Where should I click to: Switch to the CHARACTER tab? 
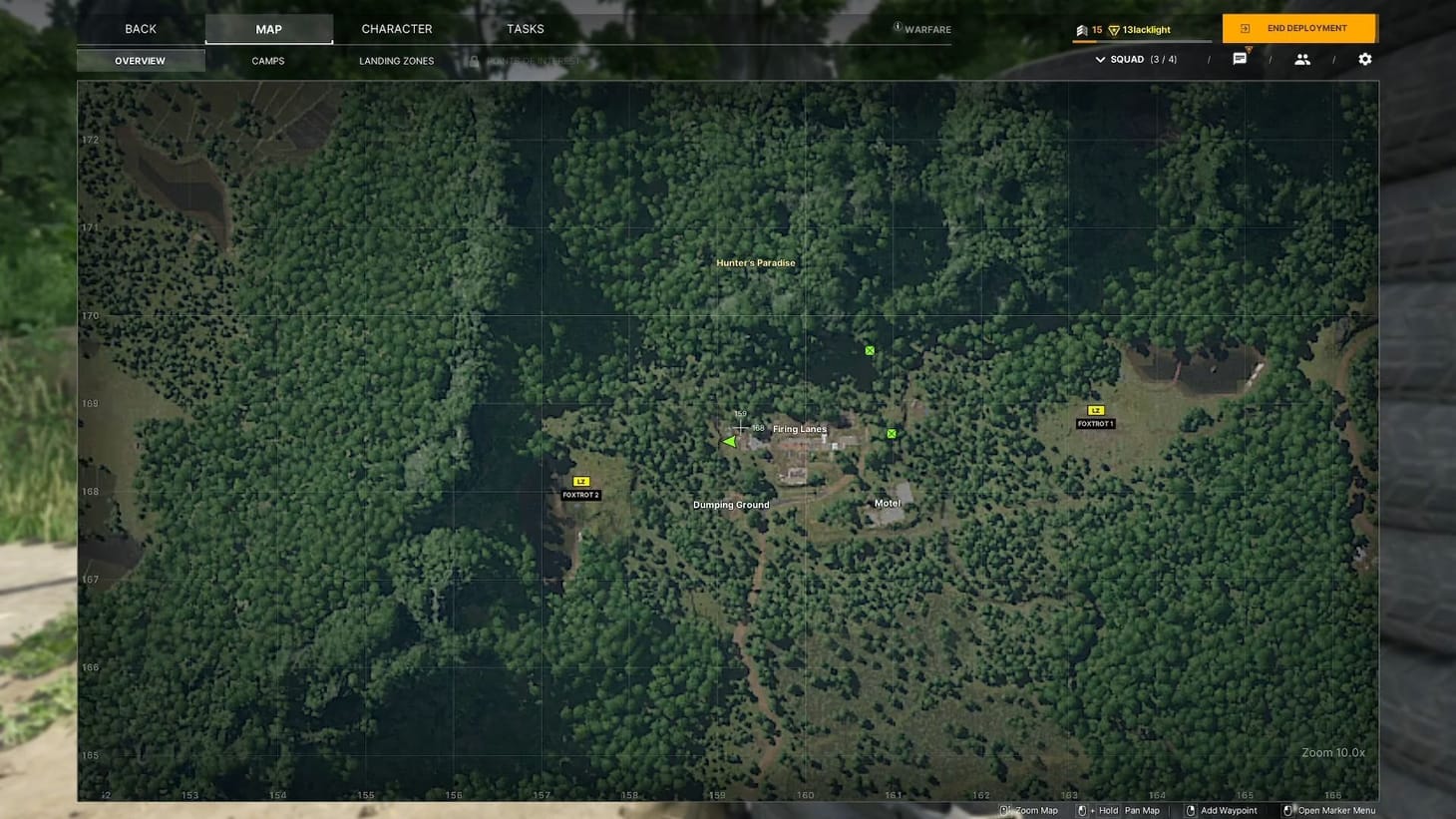pyautogui.click(x=396, y=29)
